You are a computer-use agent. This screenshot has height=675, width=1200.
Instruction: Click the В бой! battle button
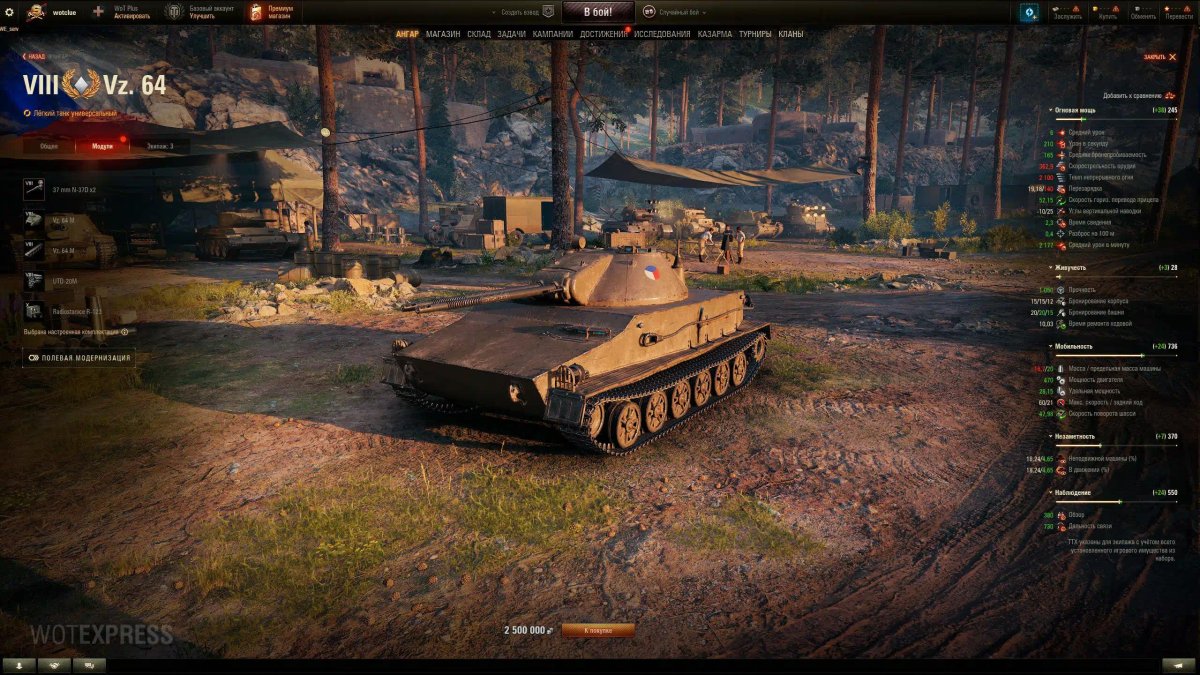point(598,12)
